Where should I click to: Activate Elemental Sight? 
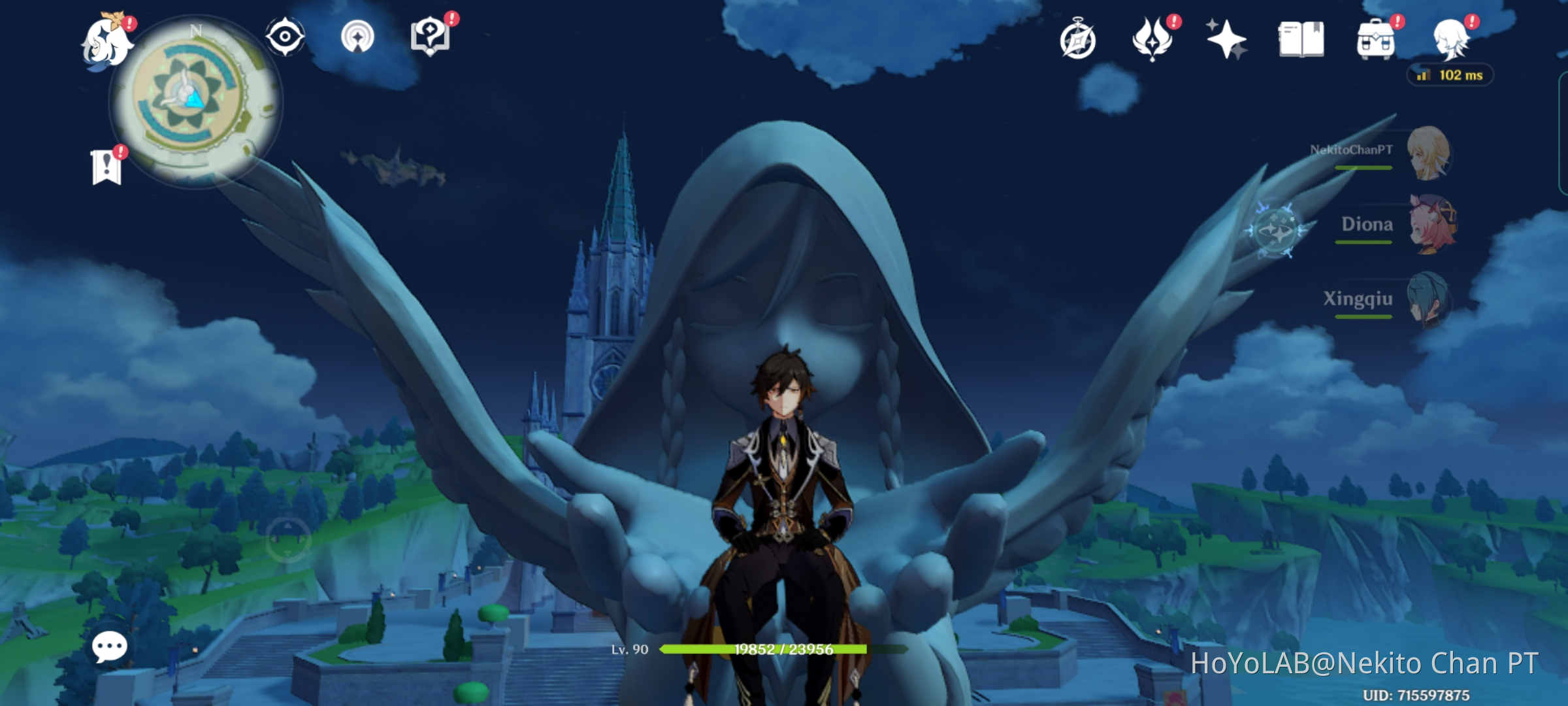[x=286, y=37]
